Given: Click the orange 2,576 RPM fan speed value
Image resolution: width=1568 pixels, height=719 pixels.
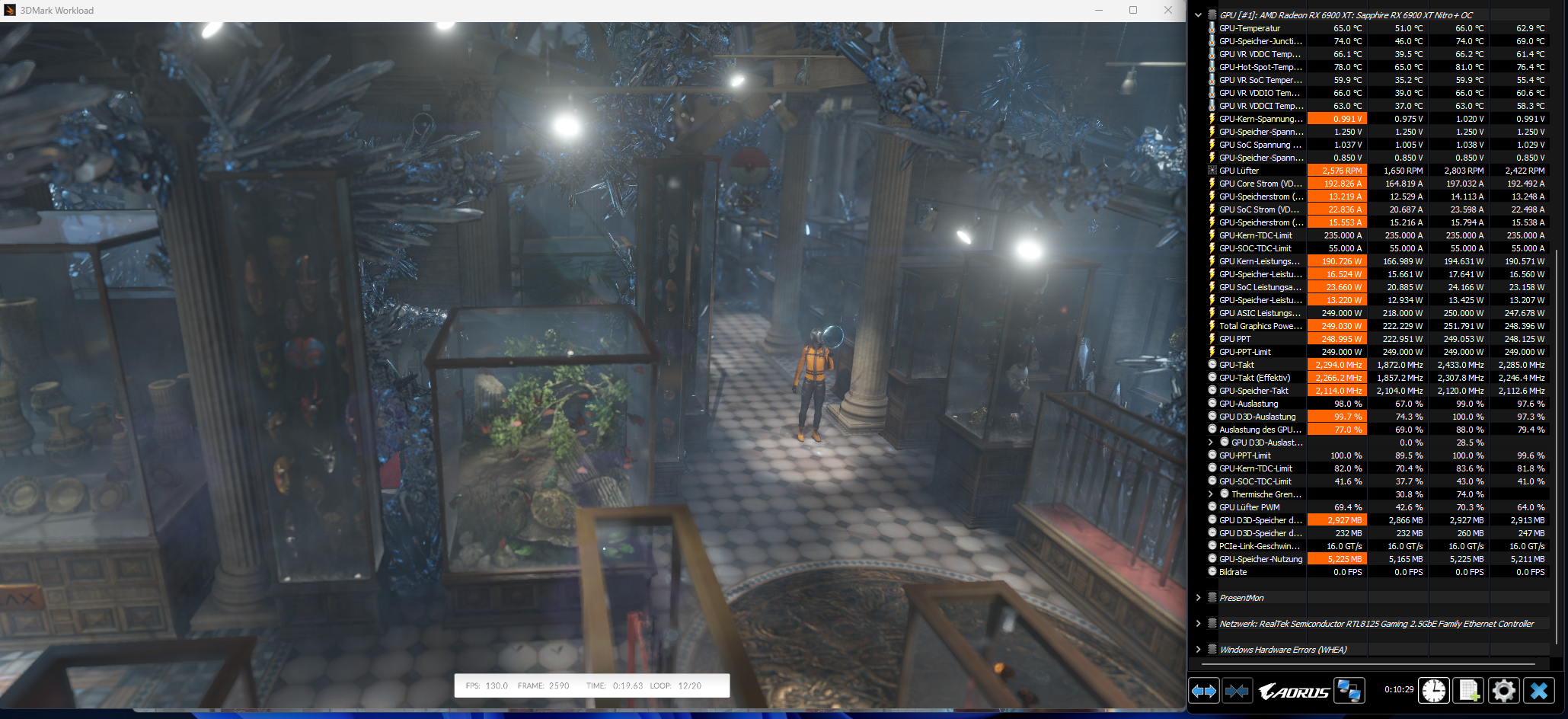Looking at the screenshot, I should (1337, 170).
